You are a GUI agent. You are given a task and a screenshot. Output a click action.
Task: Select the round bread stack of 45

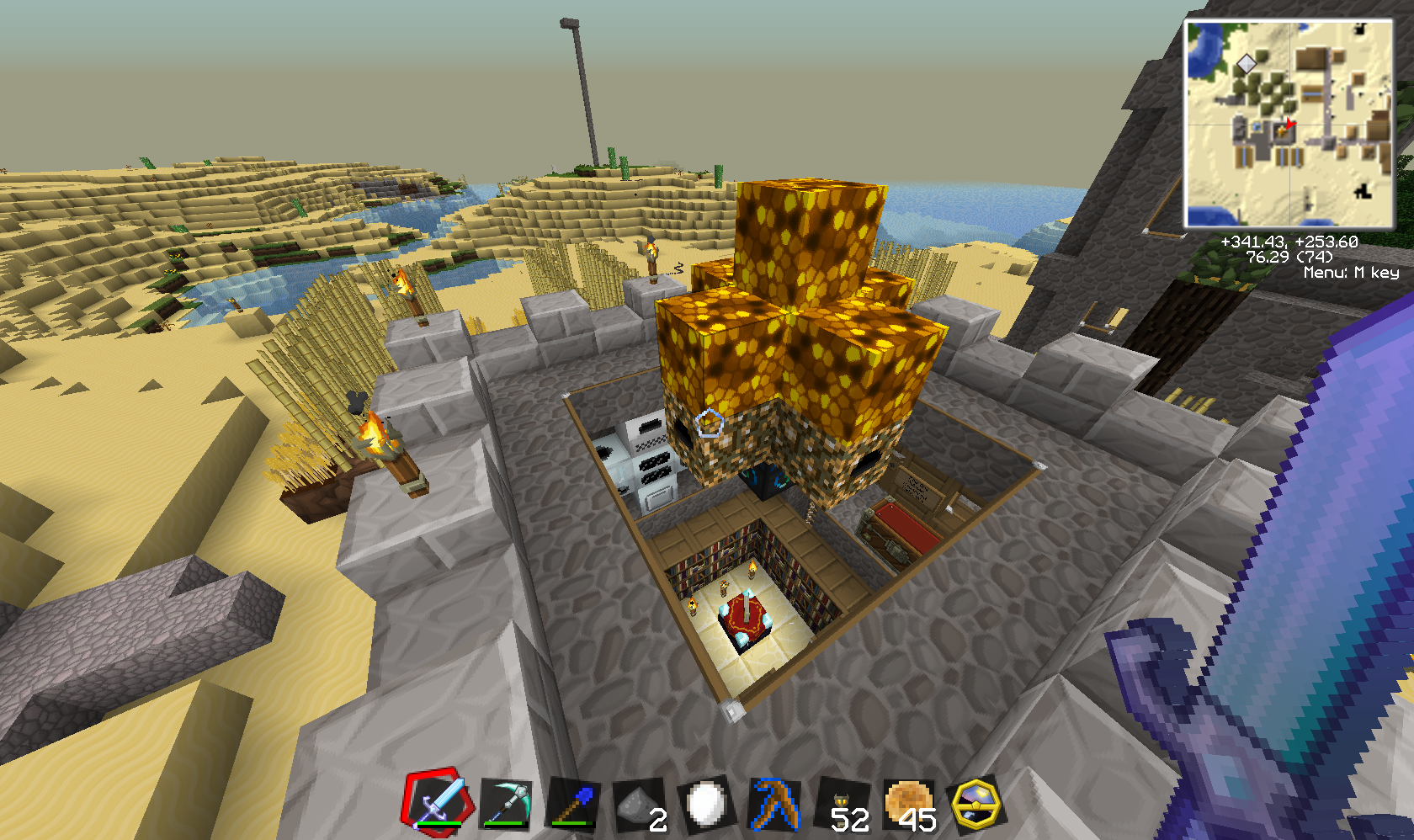[x=909, y=804]
